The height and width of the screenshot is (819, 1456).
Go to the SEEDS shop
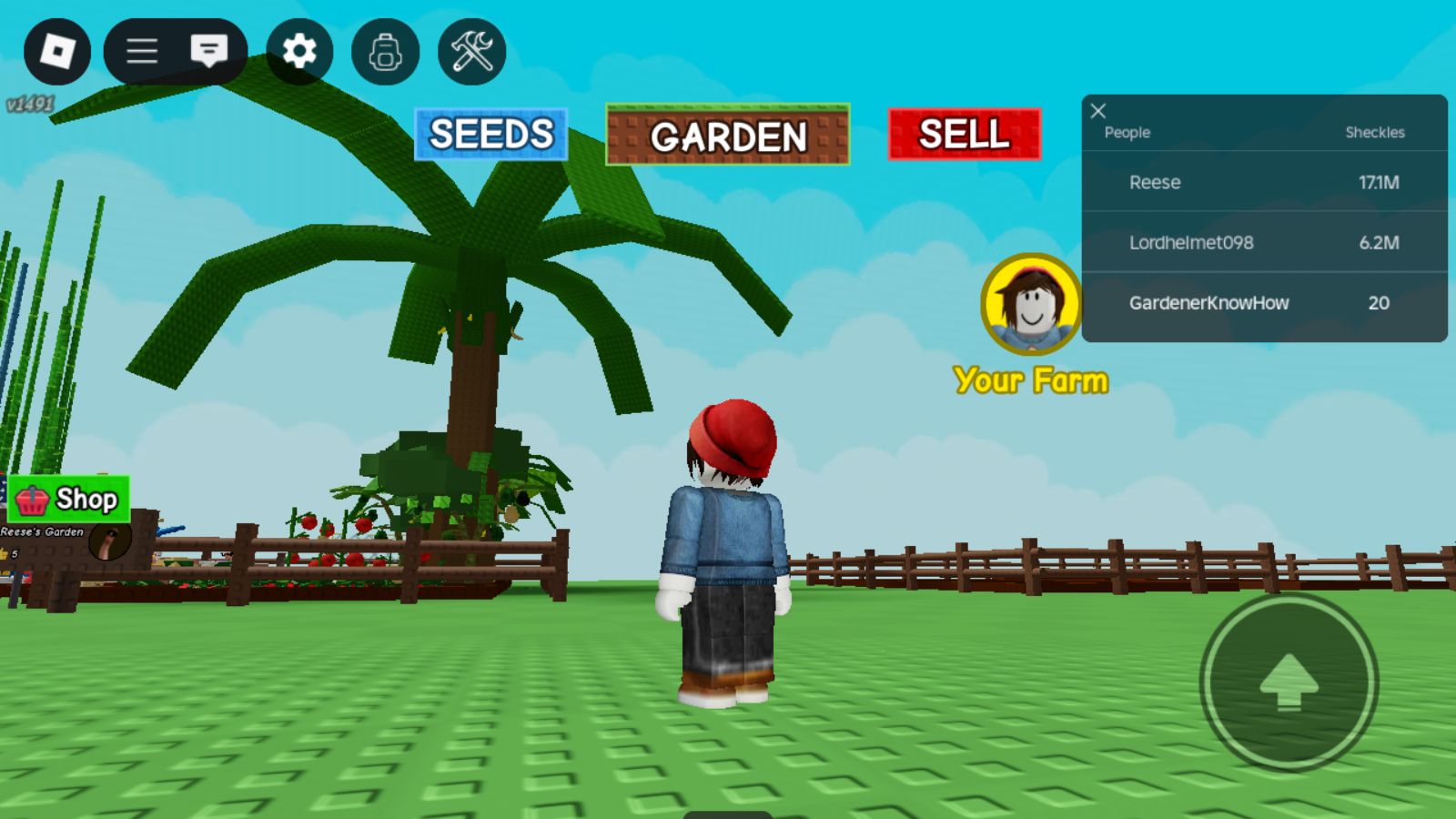[491, 135]
